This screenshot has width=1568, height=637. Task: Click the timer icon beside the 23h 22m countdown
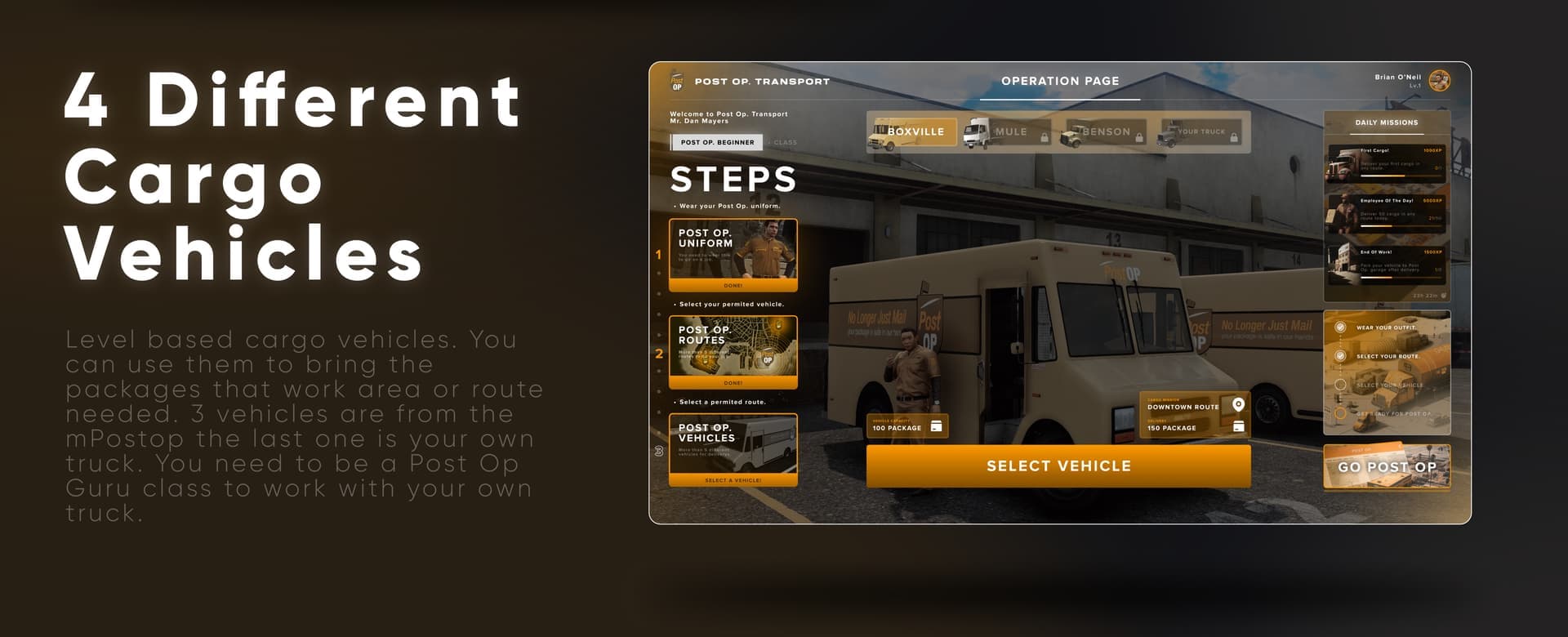point(1444,294)
